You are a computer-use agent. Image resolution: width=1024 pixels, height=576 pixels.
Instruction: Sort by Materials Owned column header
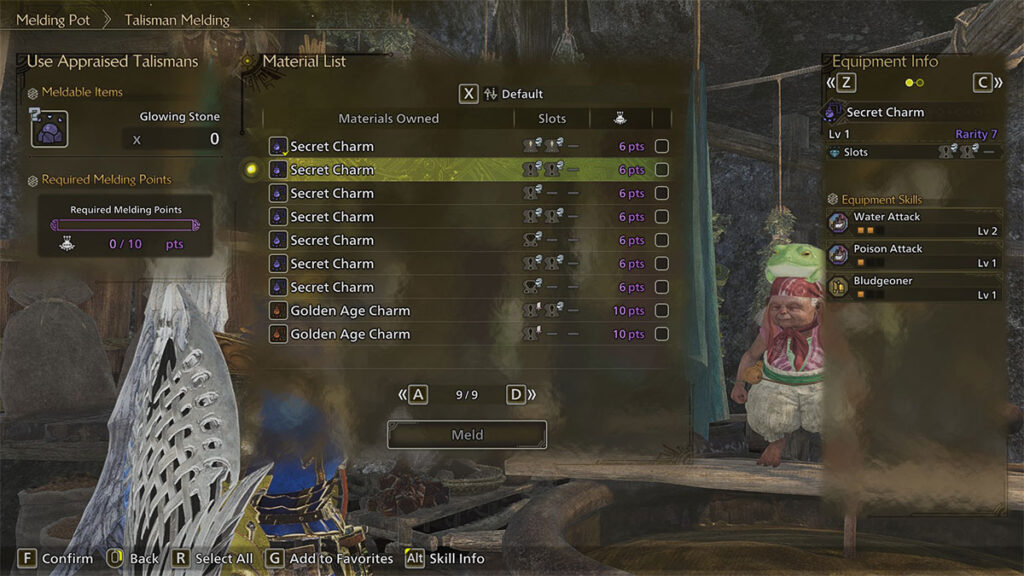(388, 118)
